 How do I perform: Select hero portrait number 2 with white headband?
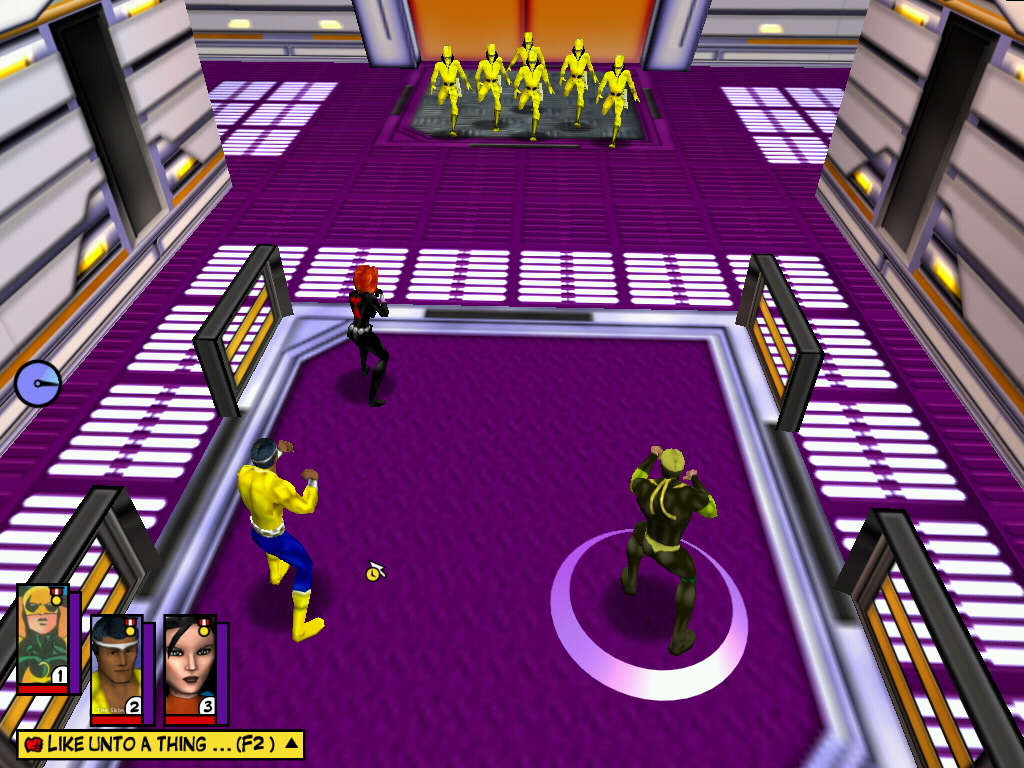tap(117, 667)
